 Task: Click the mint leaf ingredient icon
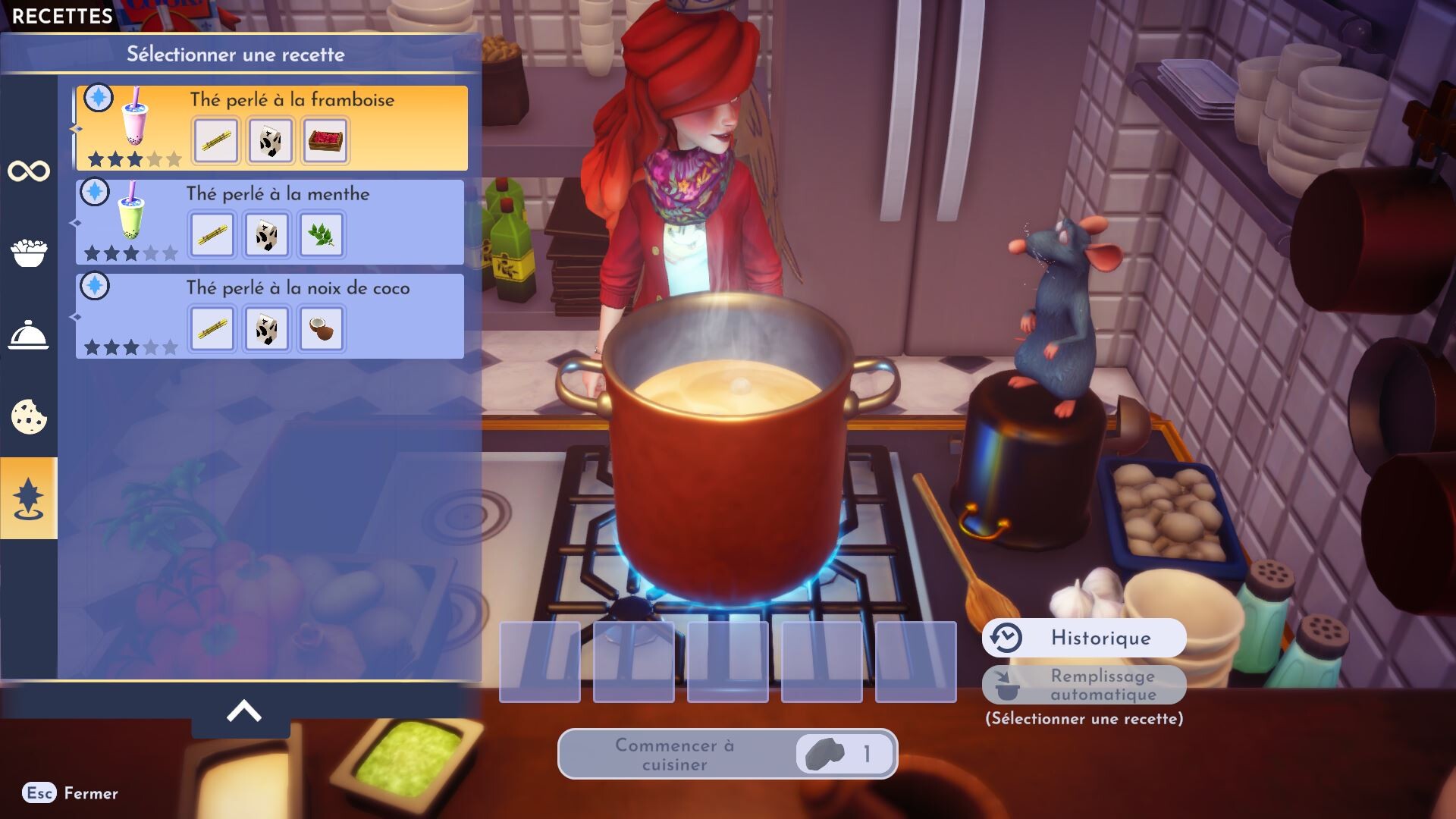(322, 234)
